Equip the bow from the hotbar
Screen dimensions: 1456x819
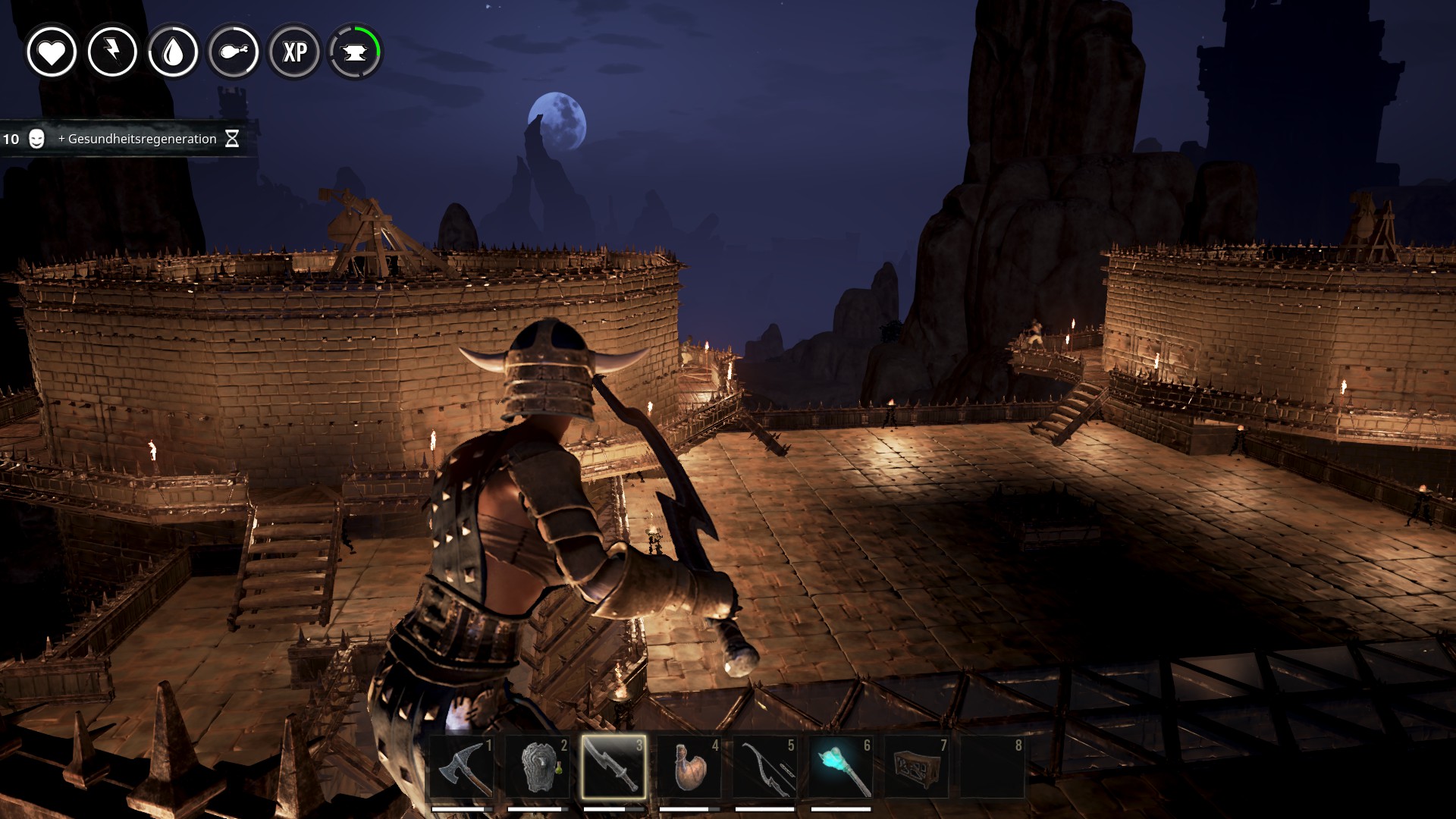[x=765, y=767]
